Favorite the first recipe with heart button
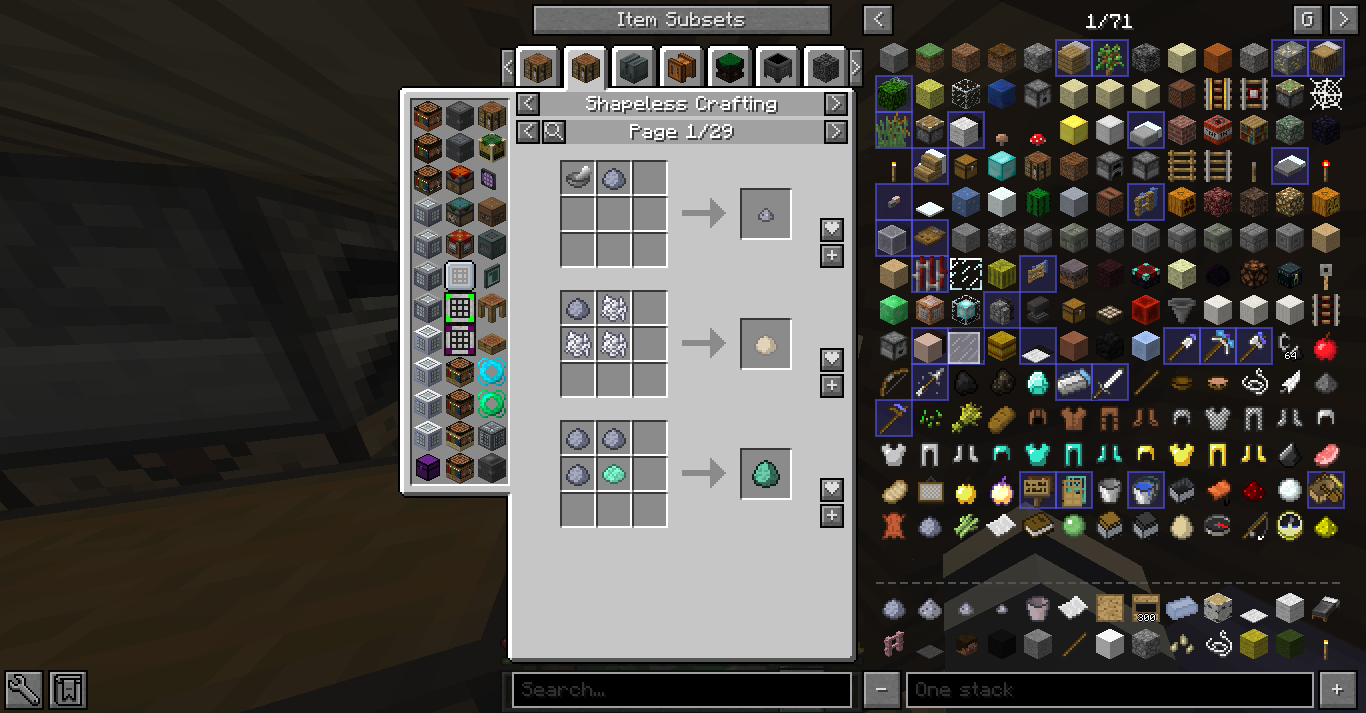The height and width of the screenshot is (713, 1366). tap(832, 230)
